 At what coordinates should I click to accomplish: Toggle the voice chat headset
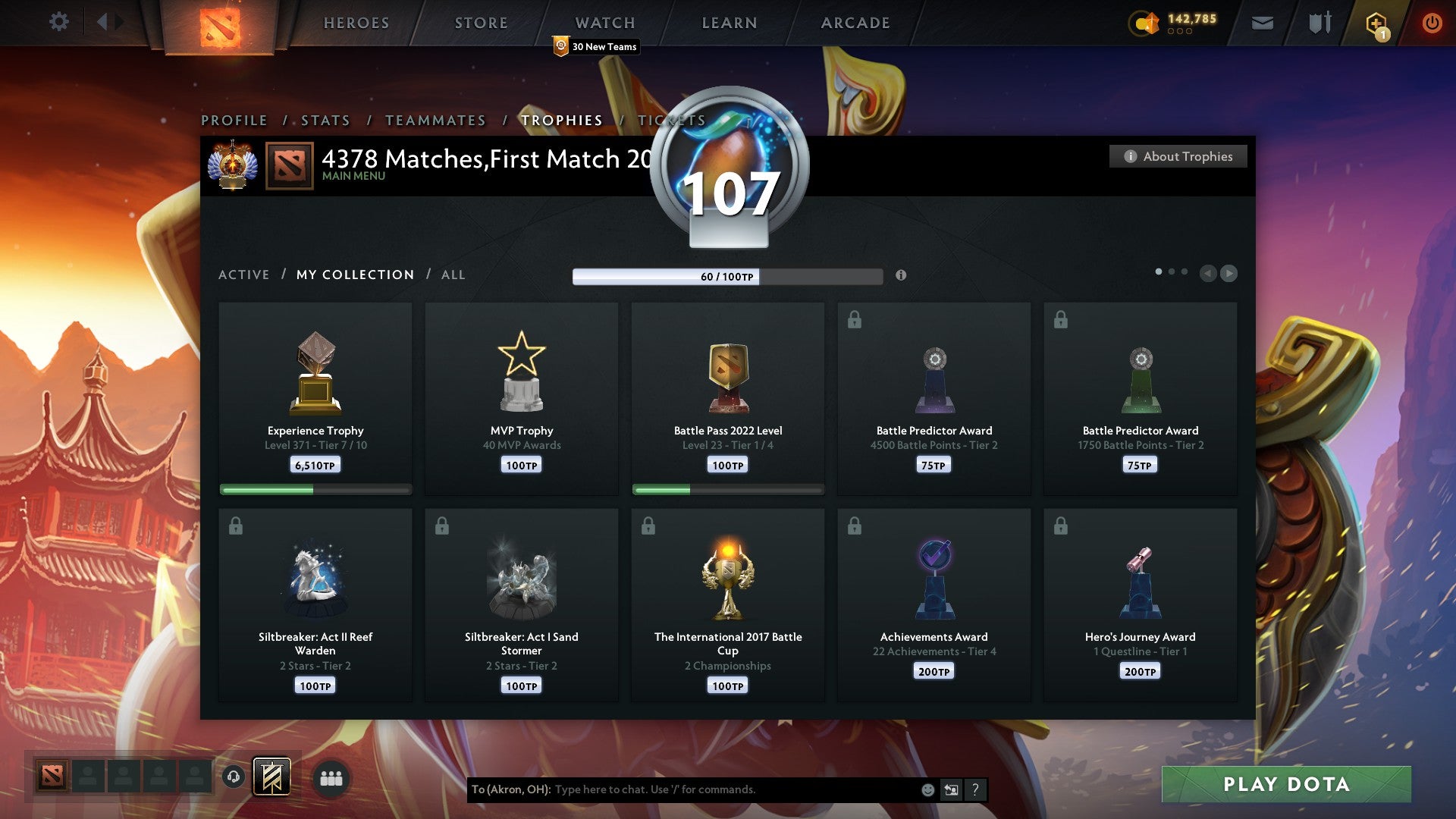(234, 777)
